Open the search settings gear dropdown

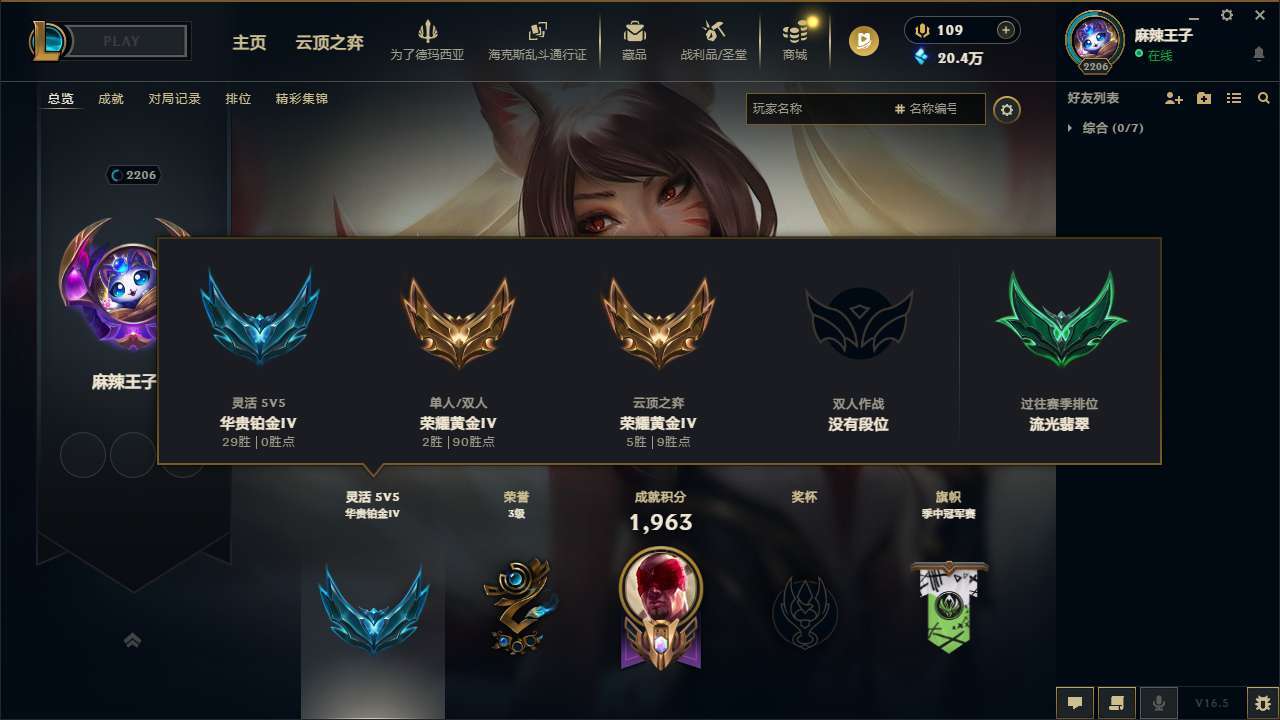1008,110
